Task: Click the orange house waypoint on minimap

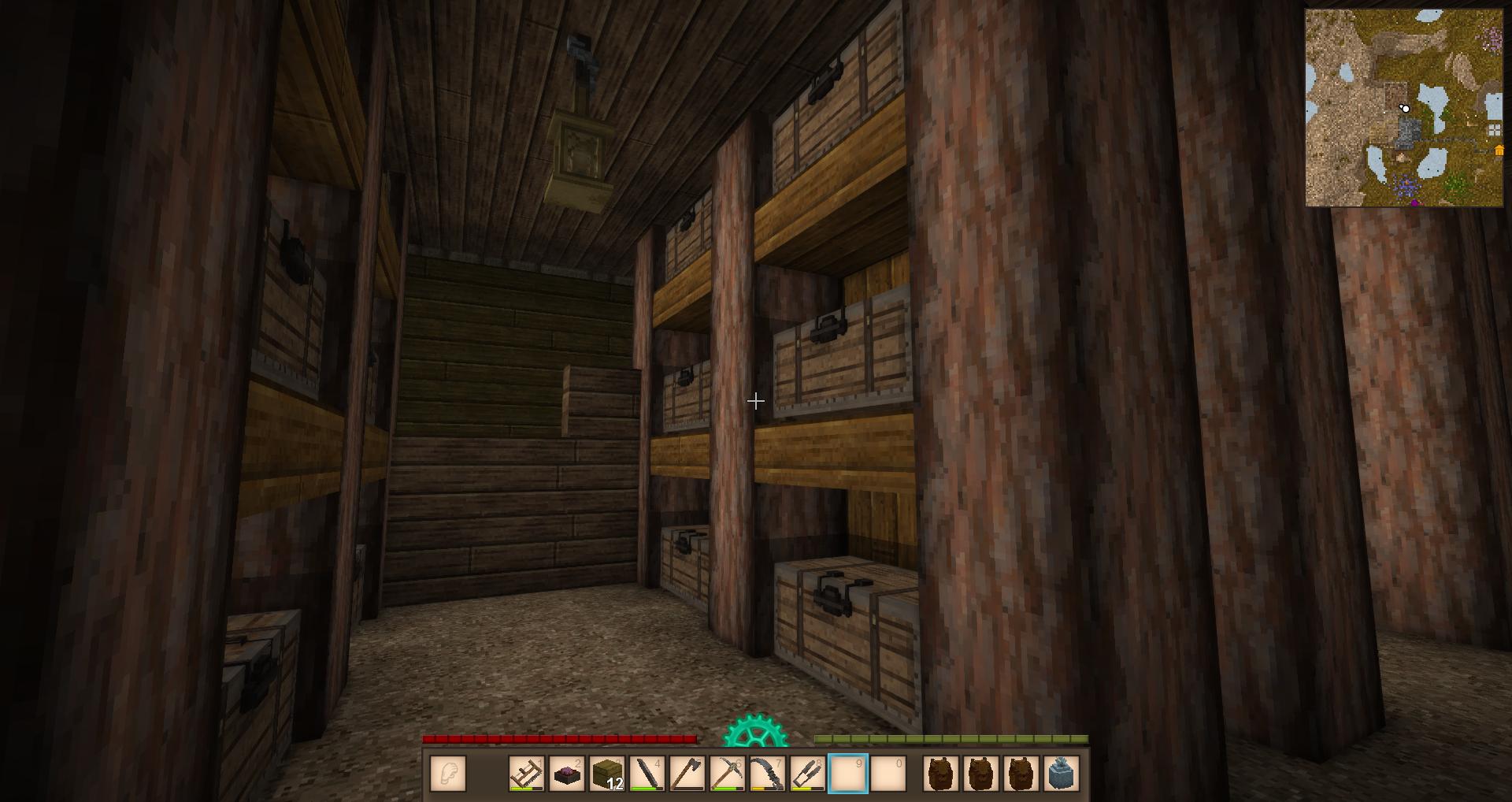Action: pyautogui.click(x=1498, y=150)
